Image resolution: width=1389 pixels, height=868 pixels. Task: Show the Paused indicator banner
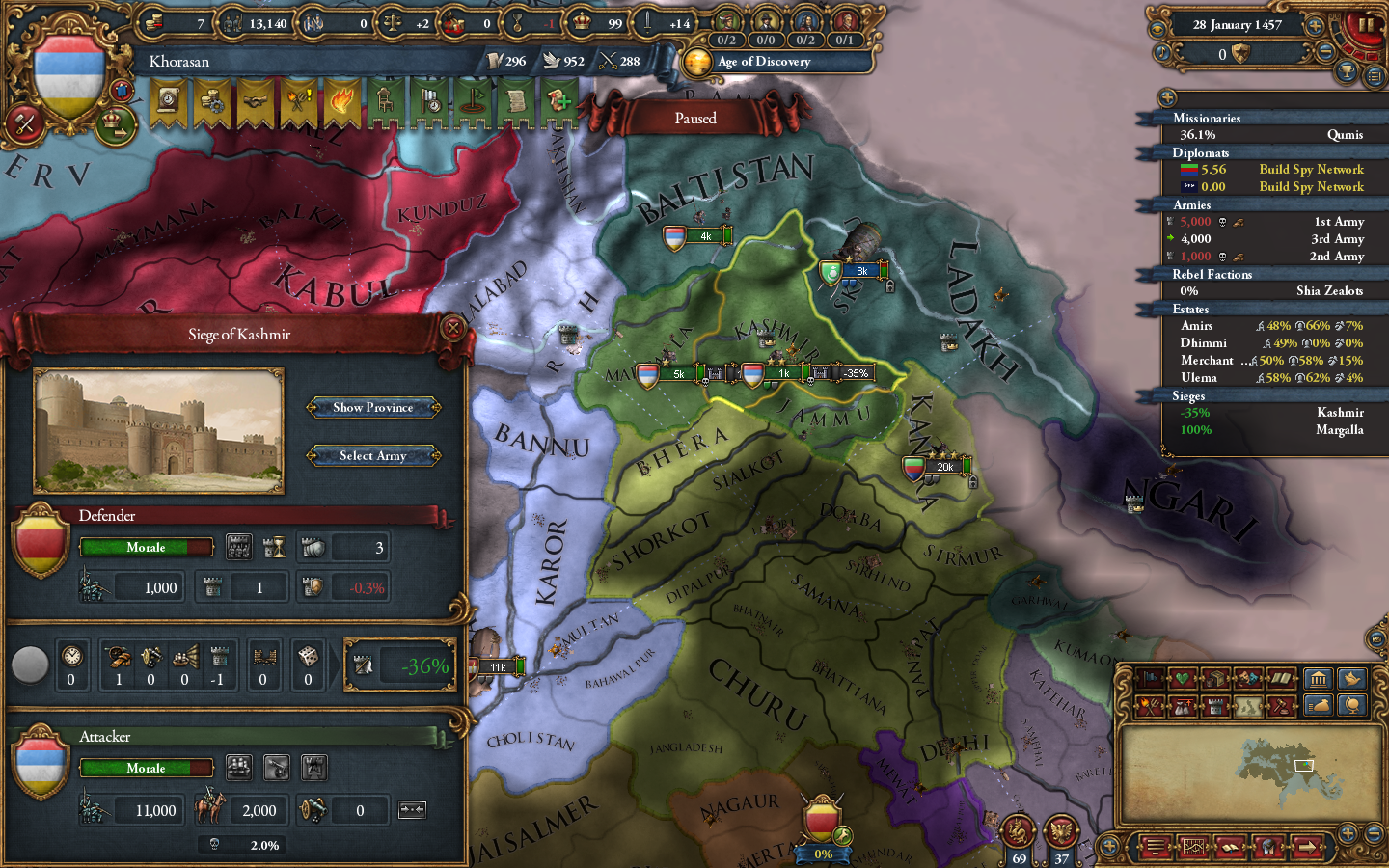(696, 117)
